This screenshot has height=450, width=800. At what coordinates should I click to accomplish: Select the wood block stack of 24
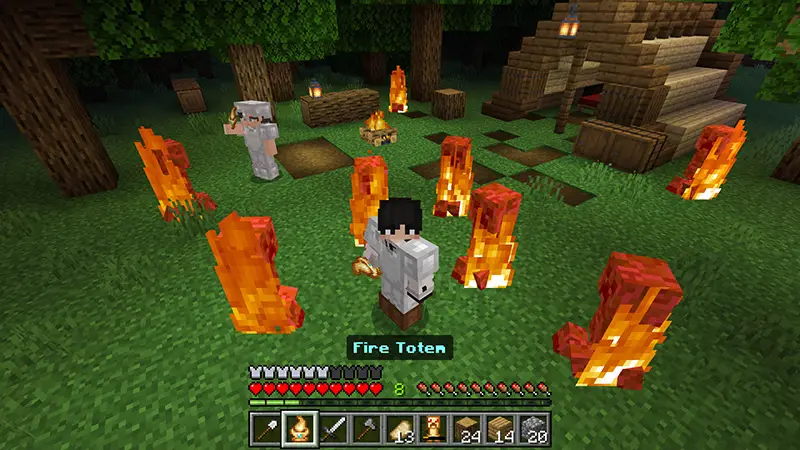point(468,429)
